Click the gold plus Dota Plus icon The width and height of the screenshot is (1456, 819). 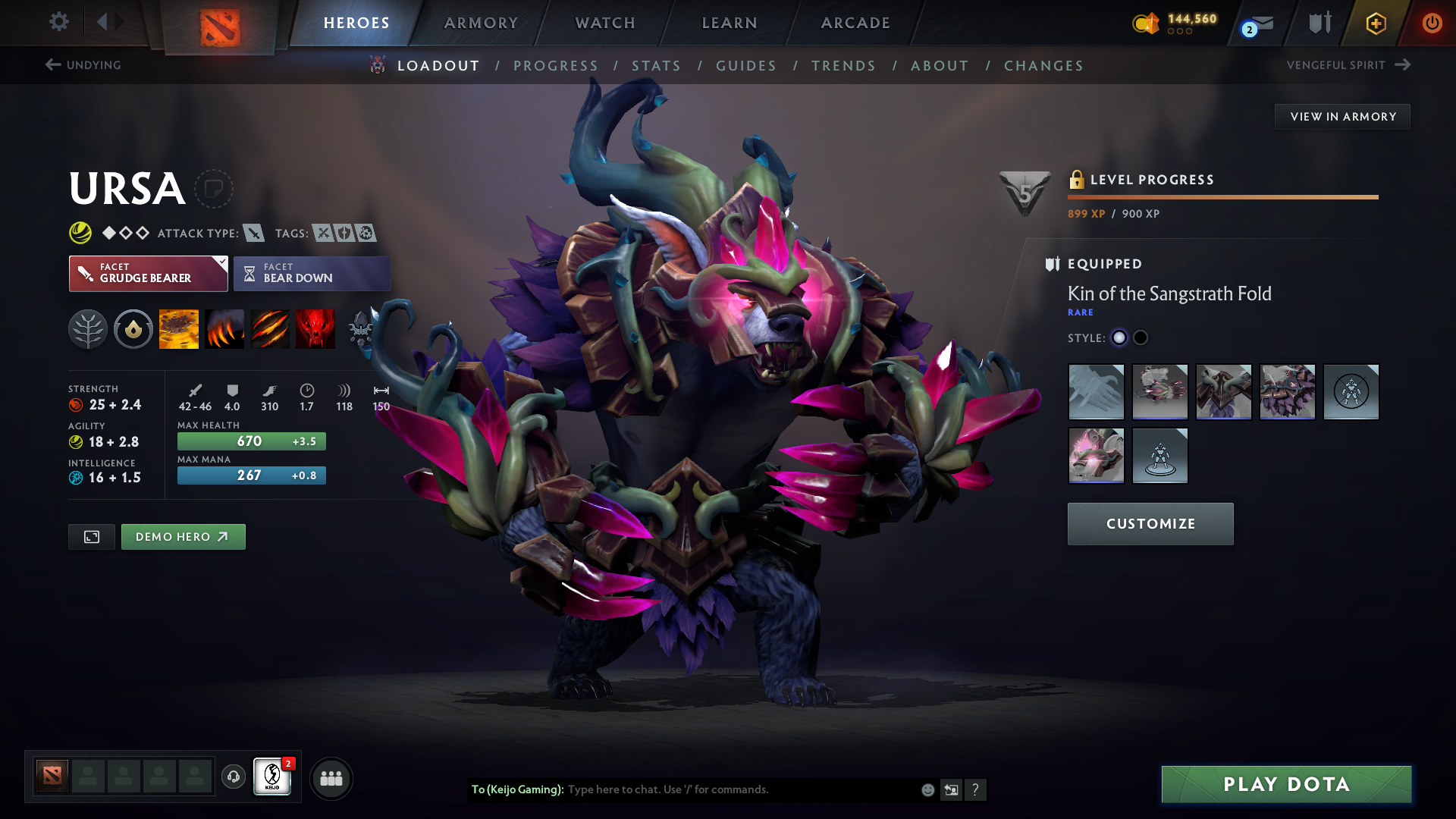point(1375,23)
